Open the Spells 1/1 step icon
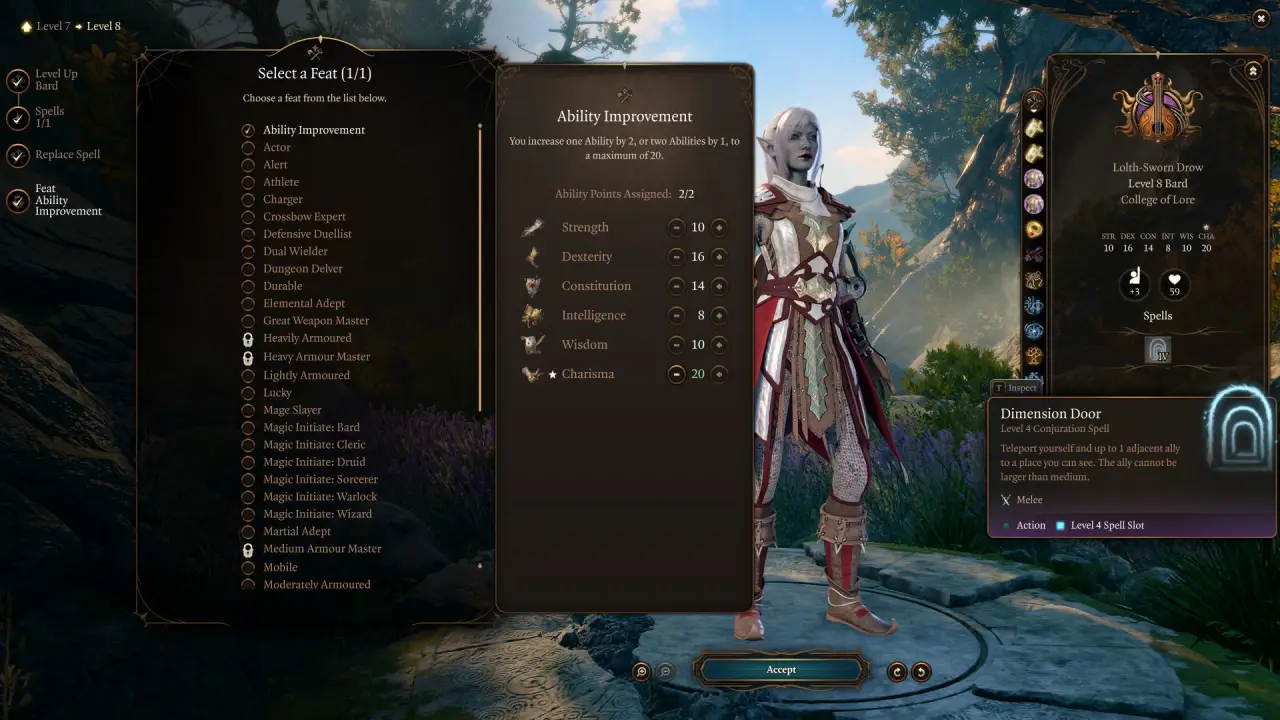1280x720 pixels. [18, 117]
